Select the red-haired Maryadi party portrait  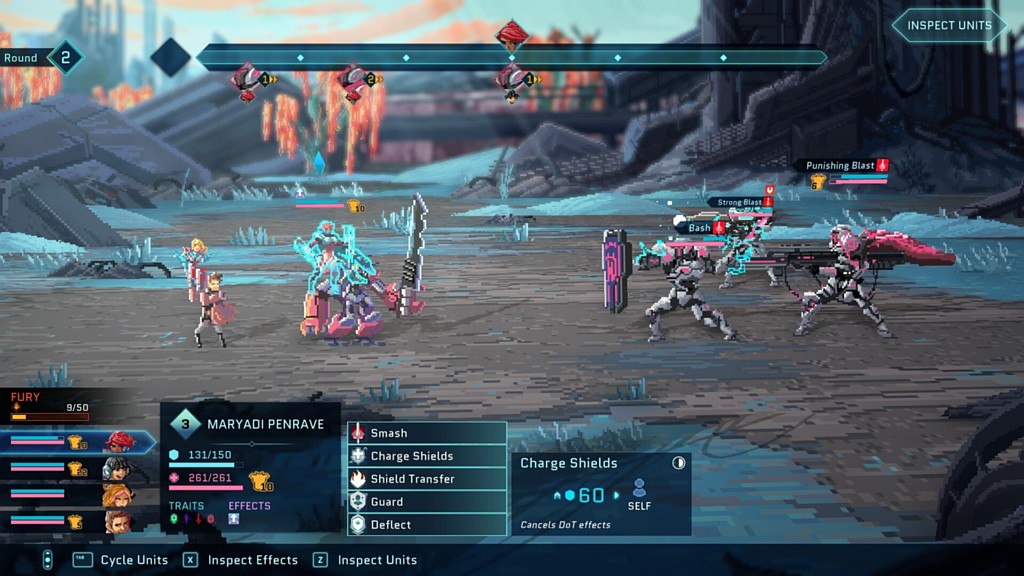click(x=119, y=442)
